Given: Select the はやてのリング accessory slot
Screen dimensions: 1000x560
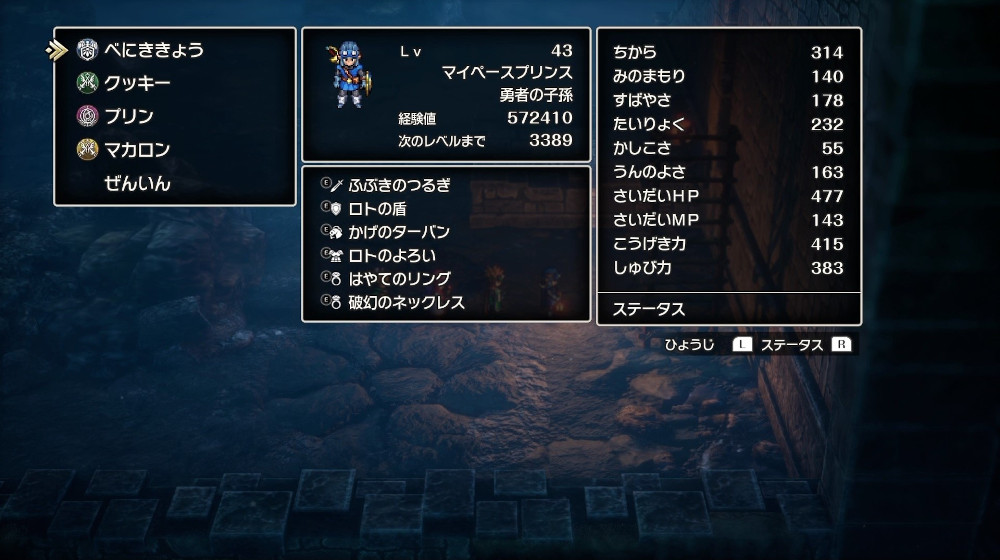Looking at the screenshot, I should [399, 279].
